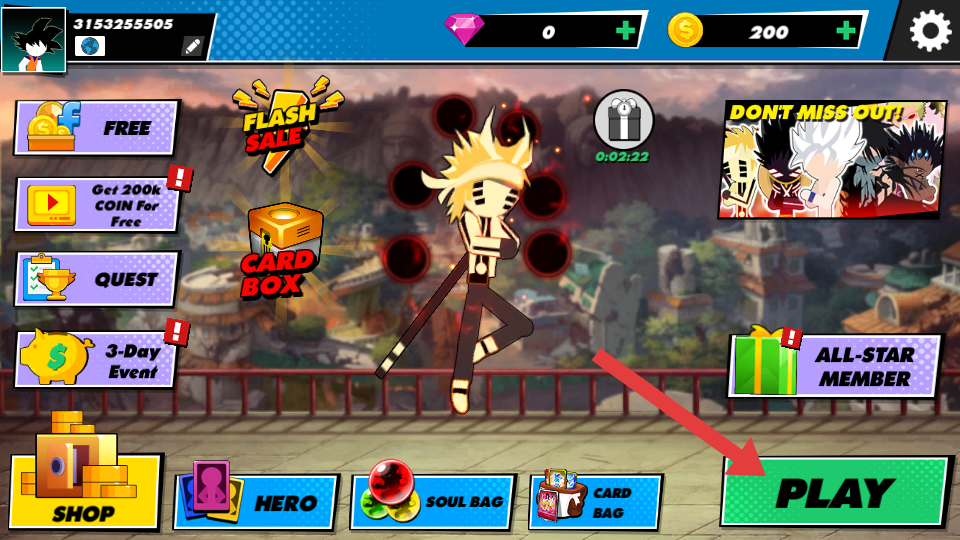The image size is (960, 540).
Task: Claim the timed gift box reward
Action: (x=623, y=122)
